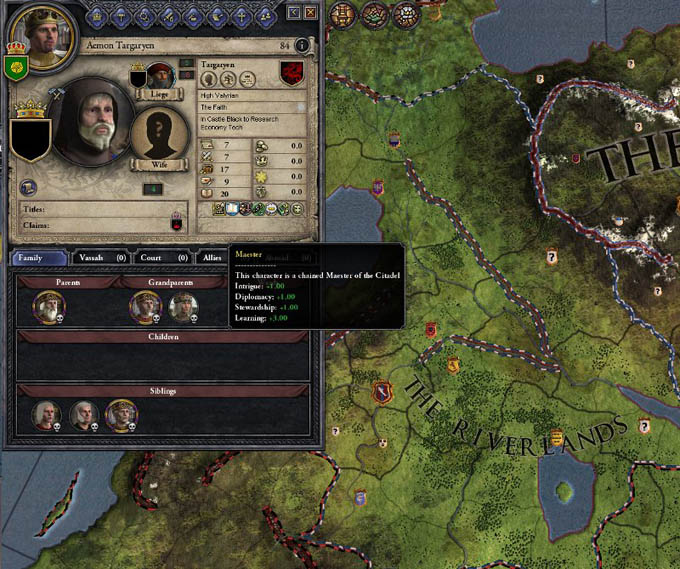Viewport: 680px width, 569px height.
Task: Open the Targaryen red dragon dynasty shield
Action: tap(293, 73)
